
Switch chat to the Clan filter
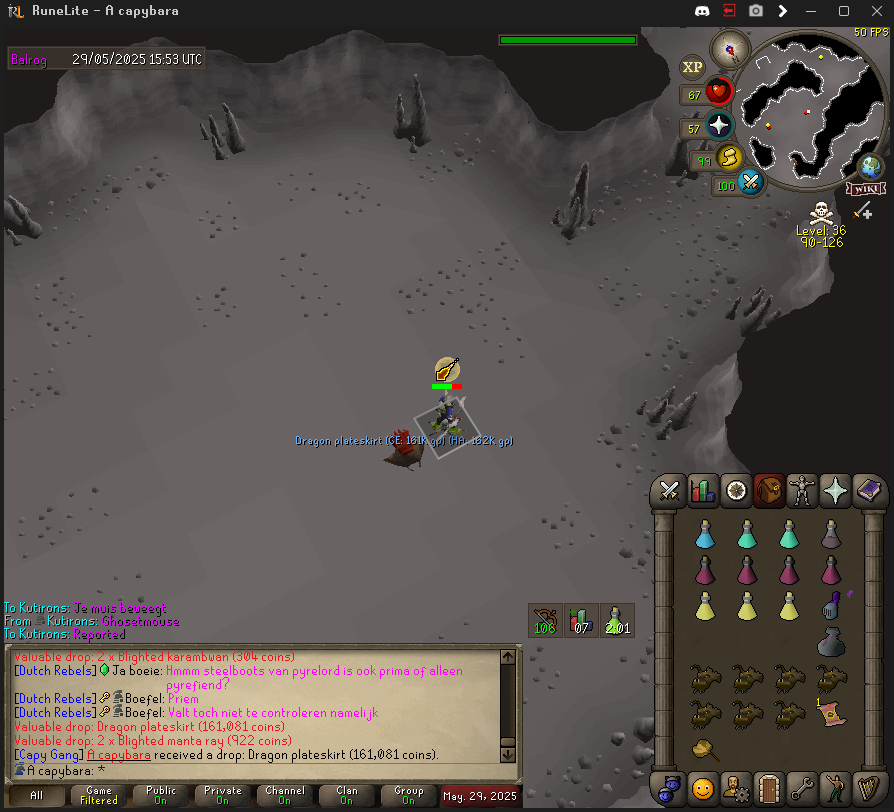coord(347,796)
